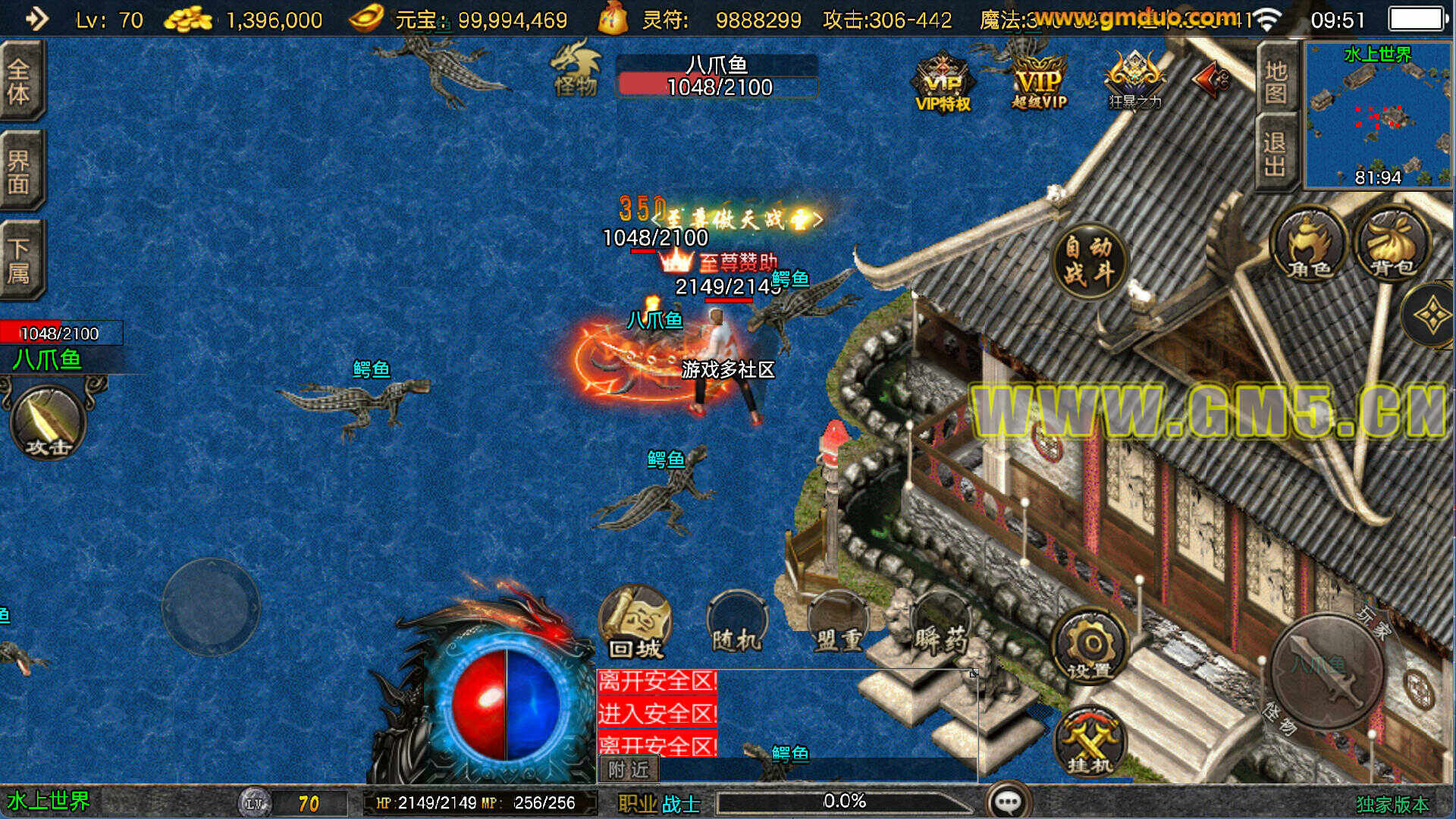Open the 水上世界 minimap
Screen dimensions: 1456x819
point(1377,115)
